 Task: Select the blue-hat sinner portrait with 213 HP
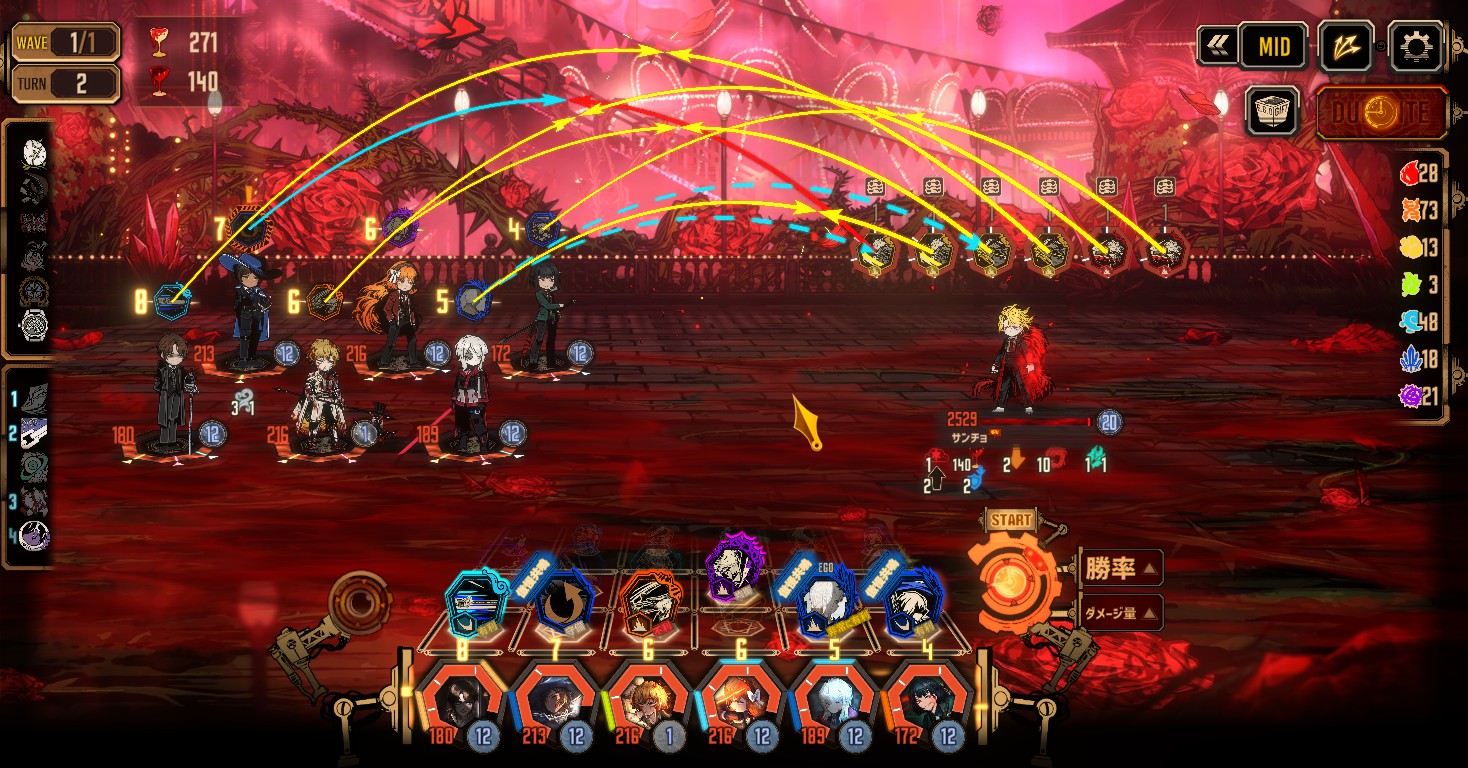(x=556, y=701)
